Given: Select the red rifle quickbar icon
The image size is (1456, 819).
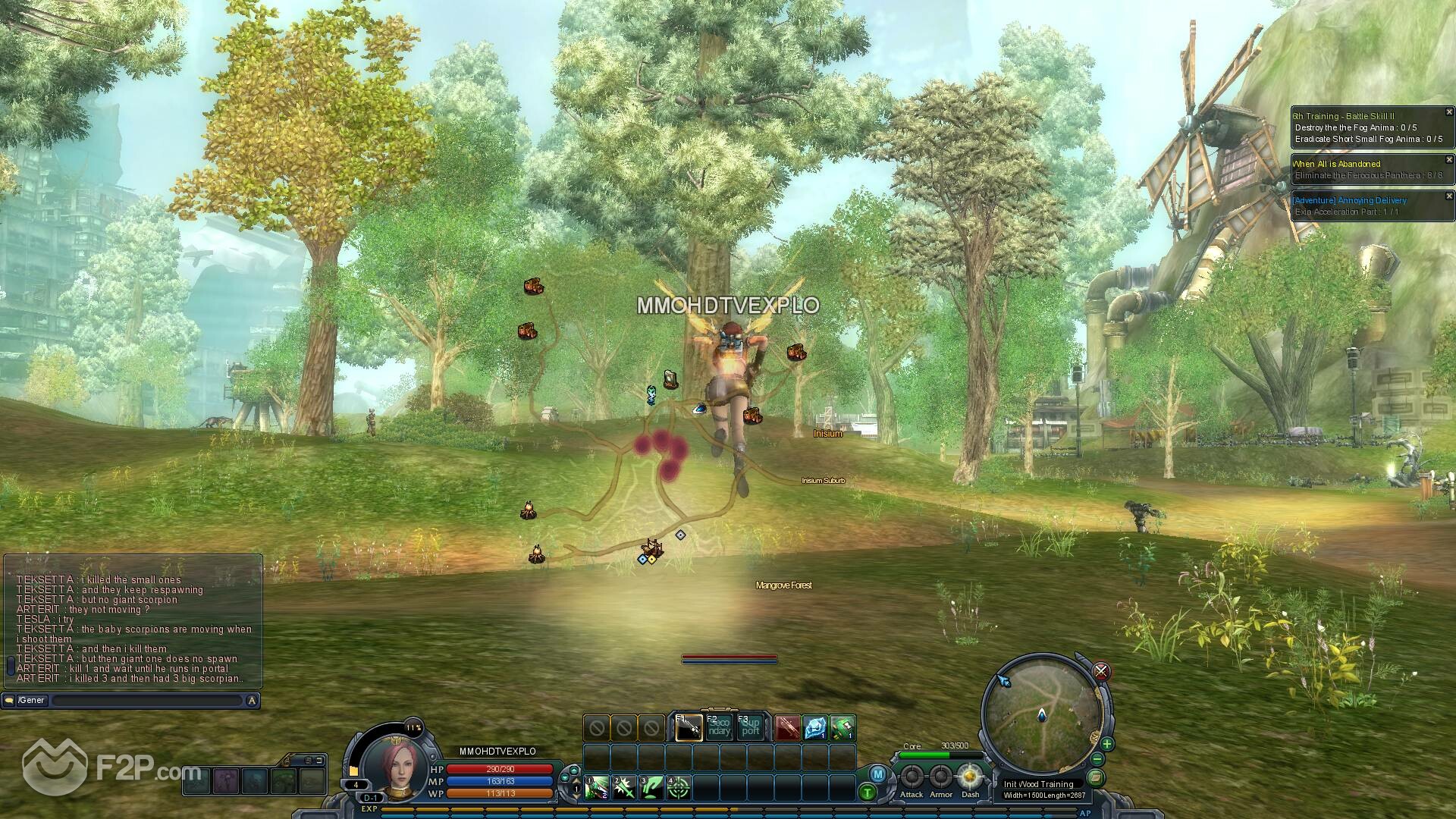Looking at the screenshot, I should click(x=787, y=728).
